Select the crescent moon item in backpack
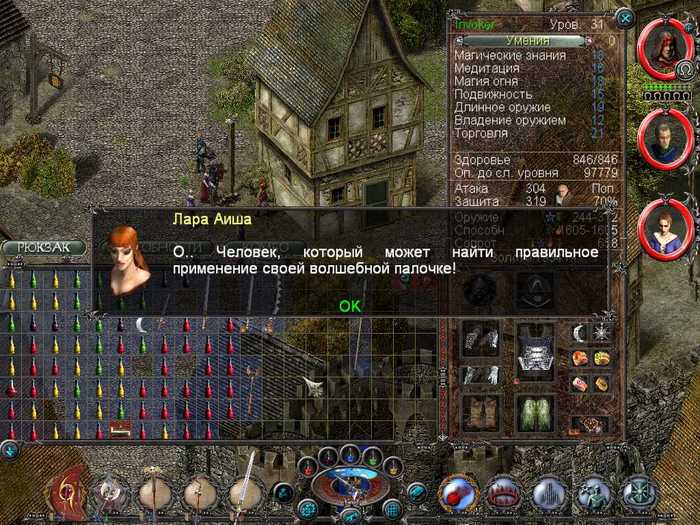This screenshot has height=525, width=700. tap(142, 324)
